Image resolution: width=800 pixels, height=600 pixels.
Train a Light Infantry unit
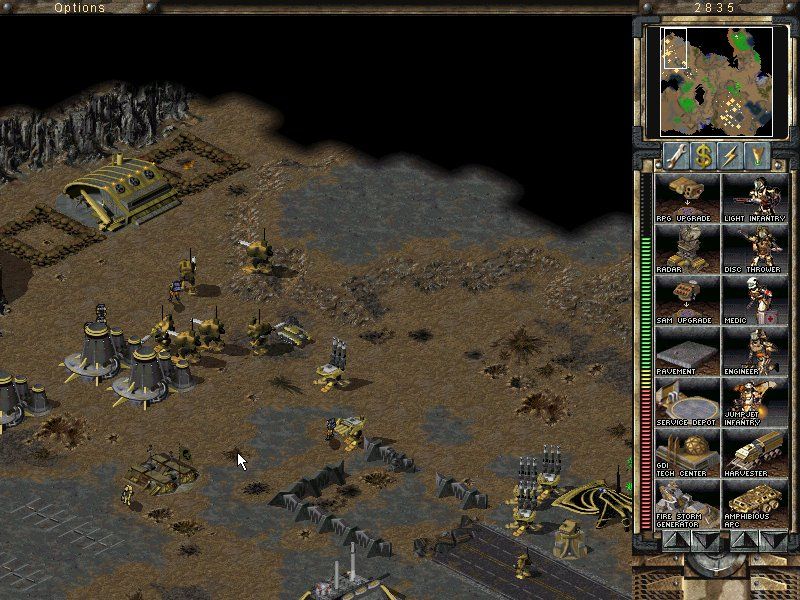point(754,198)
